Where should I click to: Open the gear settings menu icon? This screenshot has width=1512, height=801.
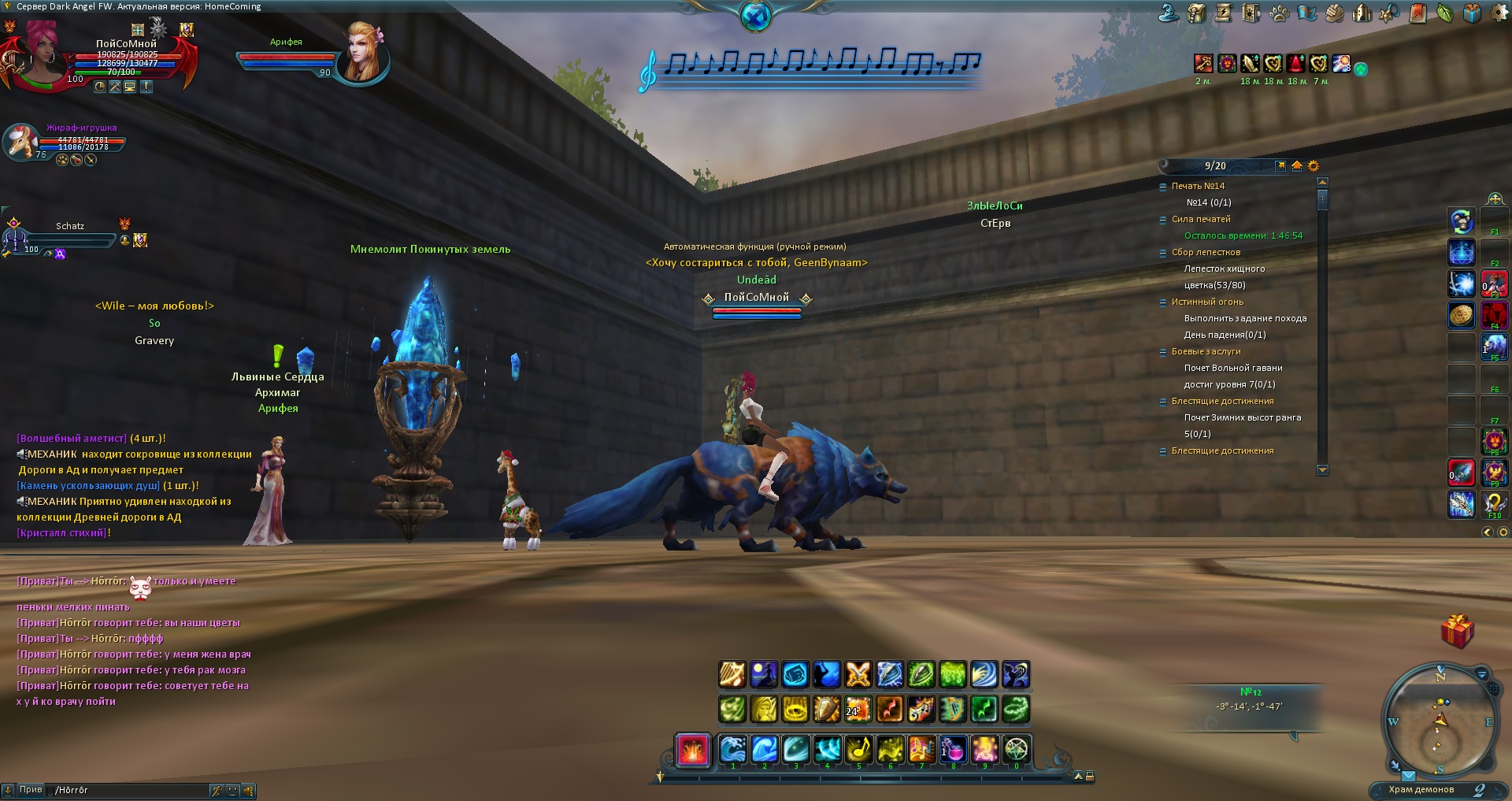pos(1499,13)
